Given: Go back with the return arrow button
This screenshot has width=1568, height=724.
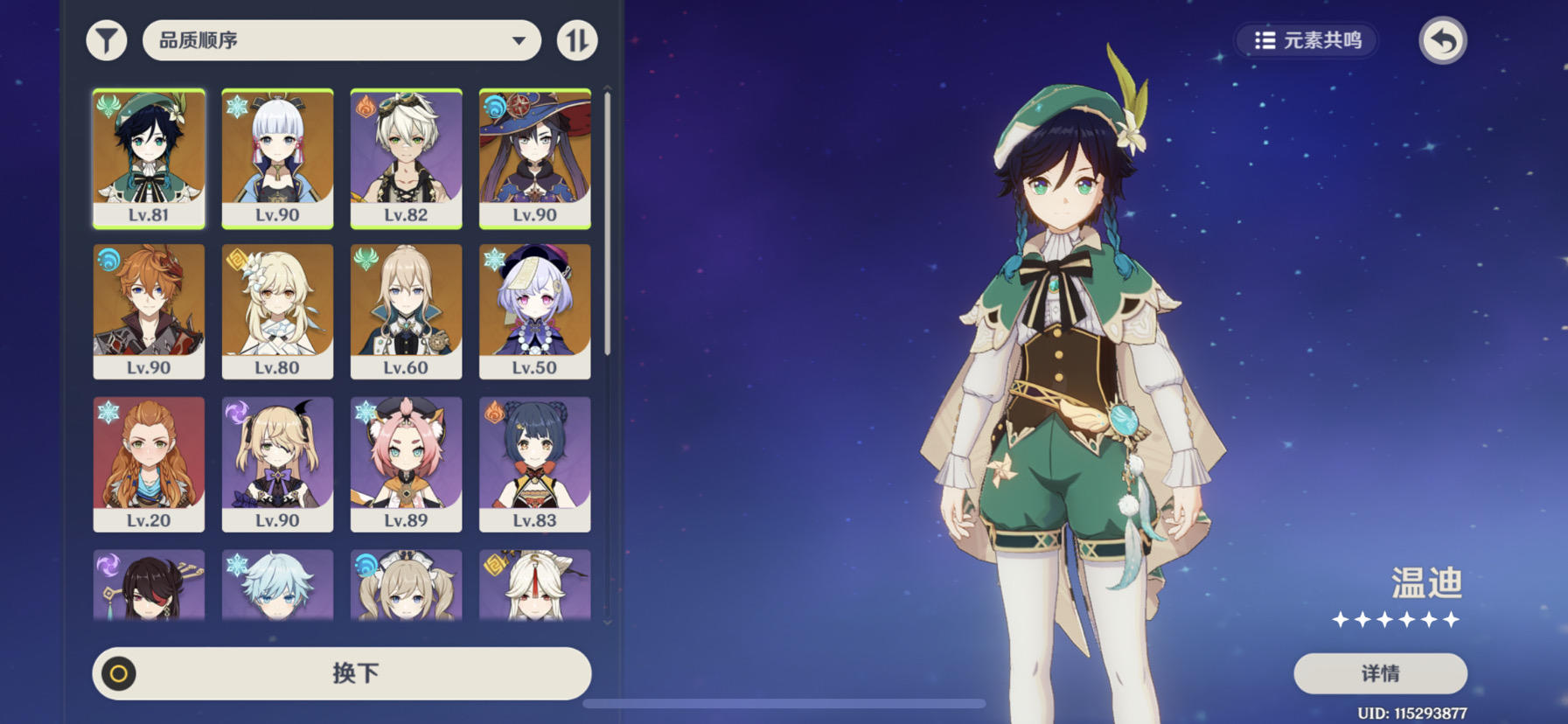Looking at the screenshot, I should 1442,40.
